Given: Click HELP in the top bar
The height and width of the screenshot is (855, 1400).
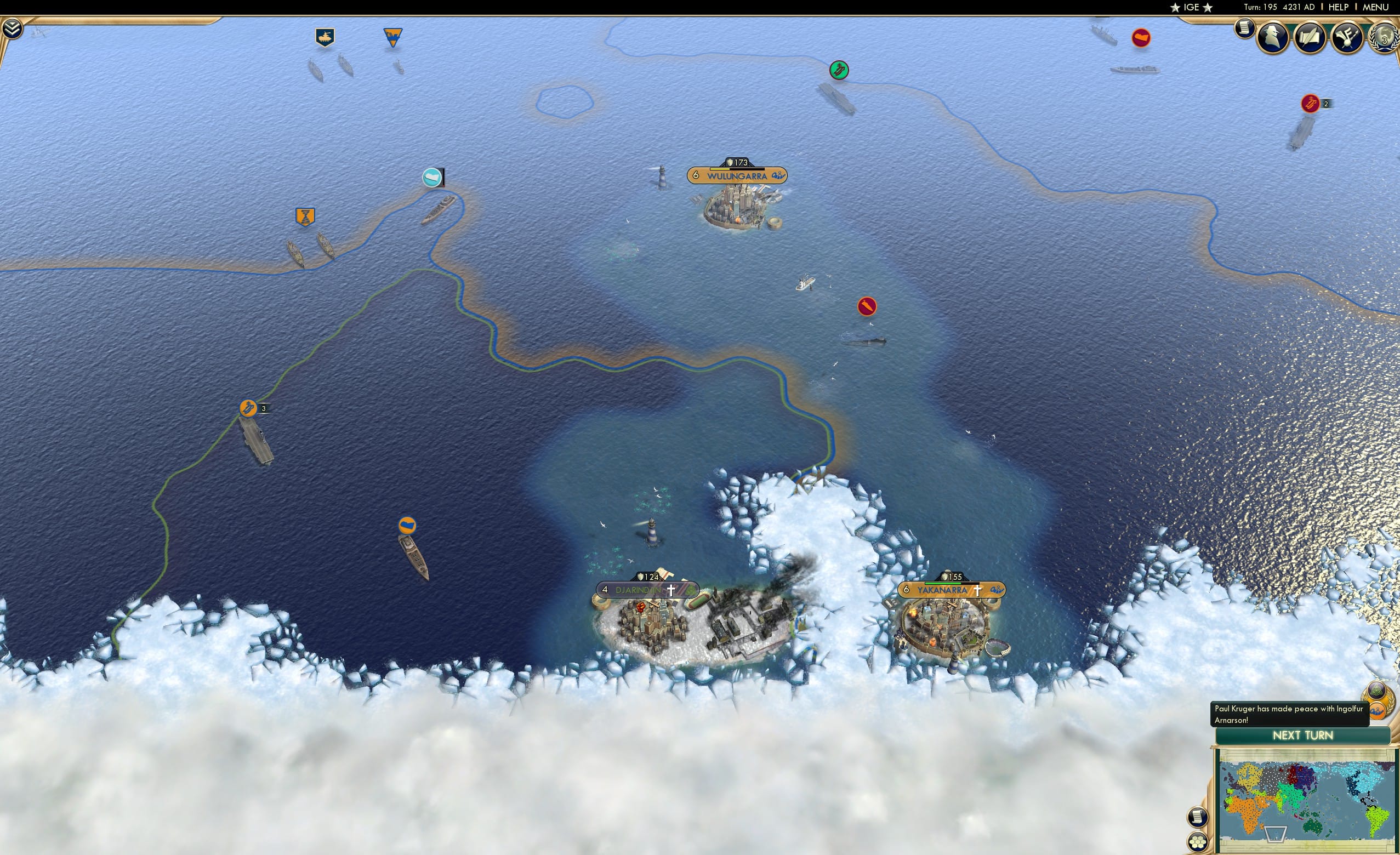Looking at the screenshot, I should click(1339, 7).
